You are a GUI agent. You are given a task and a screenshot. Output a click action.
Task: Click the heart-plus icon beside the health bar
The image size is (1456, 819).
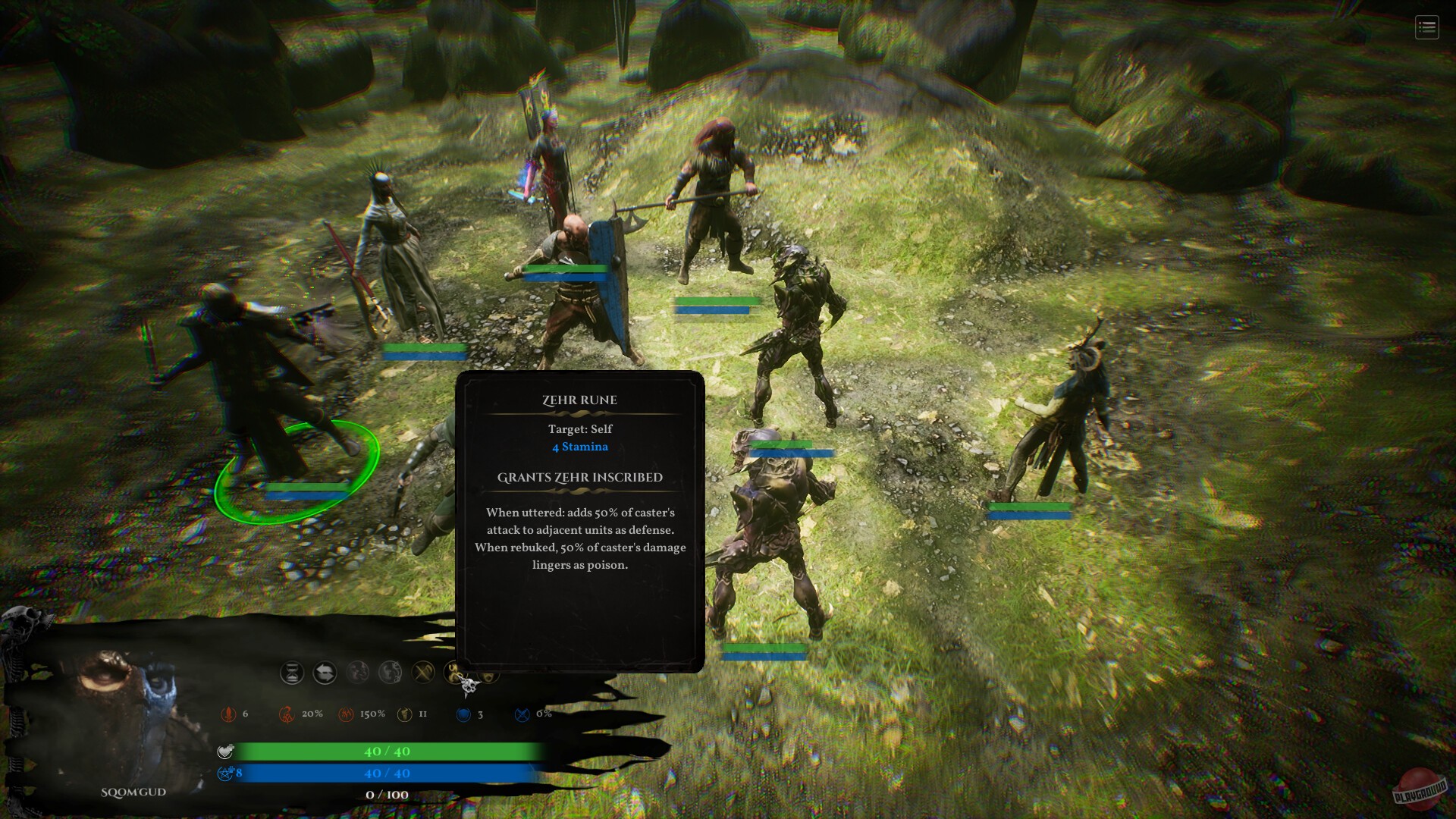(x=225, y=752)
